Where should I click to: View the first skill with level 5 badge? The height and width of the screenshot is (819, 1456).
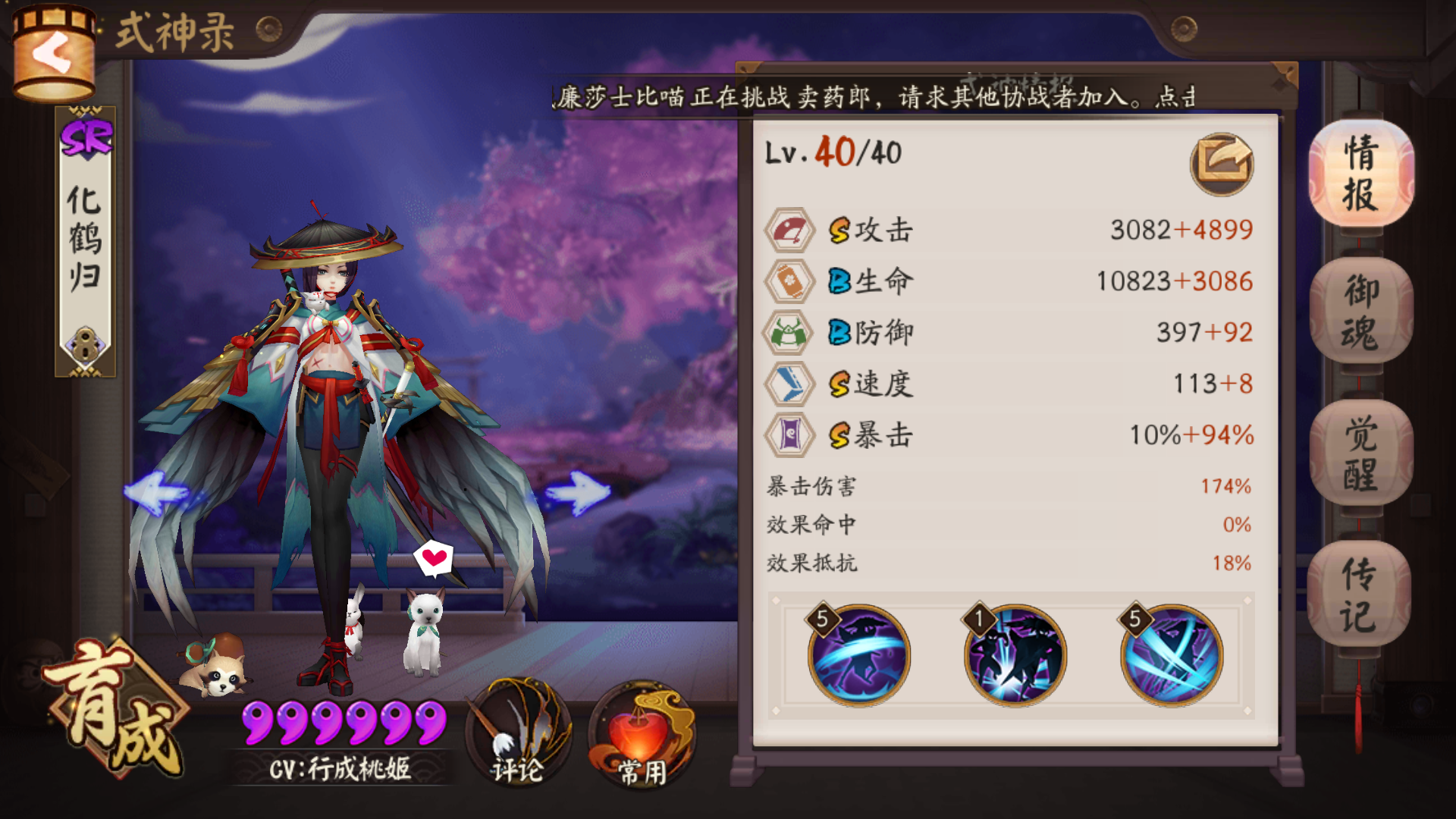point(858,655)
